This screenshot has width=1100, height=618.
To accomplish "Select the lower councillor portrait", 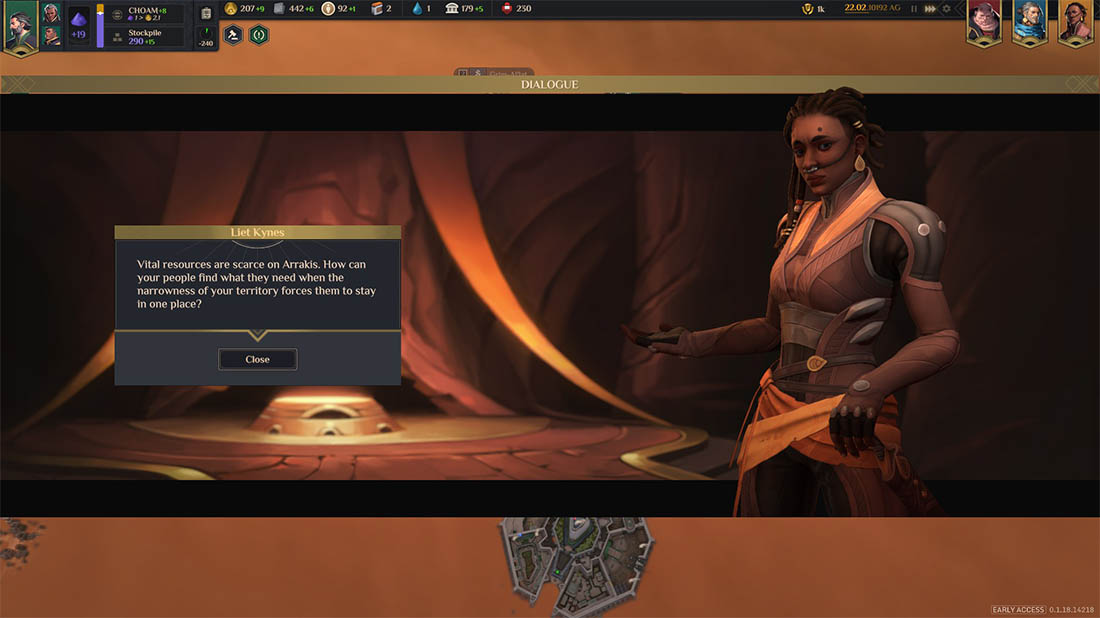I will 52,35.
